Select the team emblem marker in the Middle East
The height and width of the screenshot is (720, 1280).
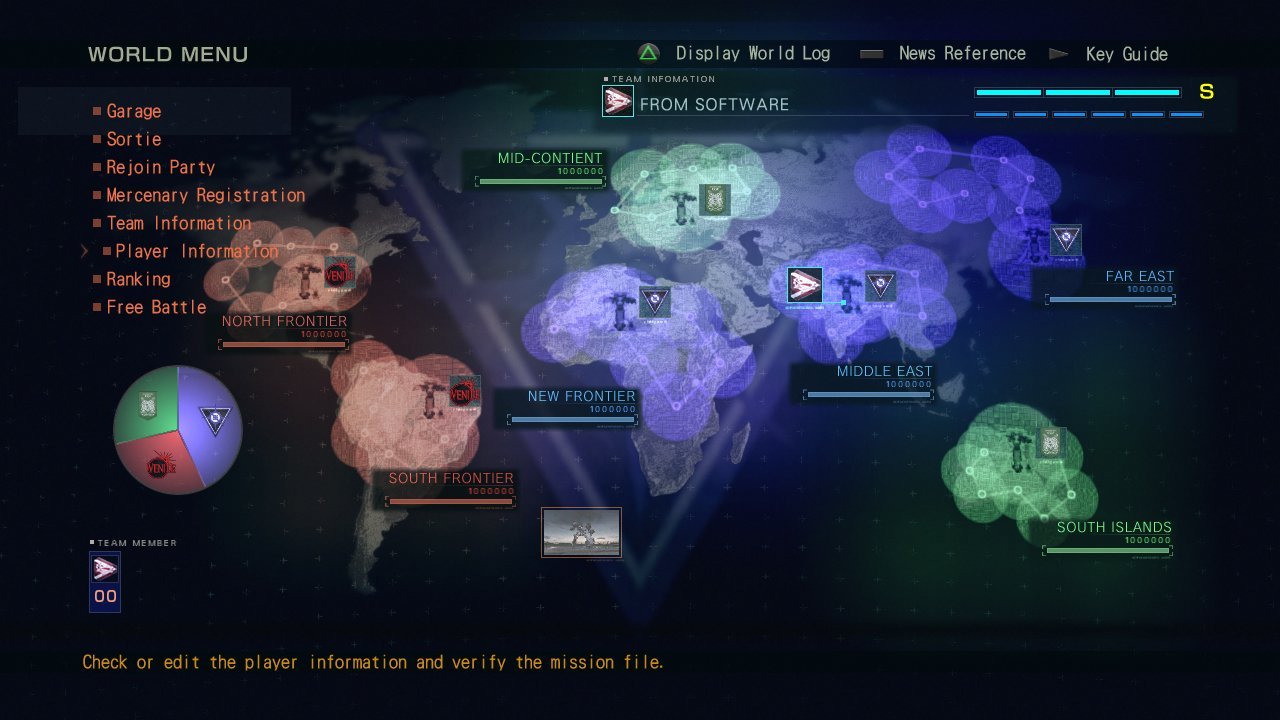point(805,284)
